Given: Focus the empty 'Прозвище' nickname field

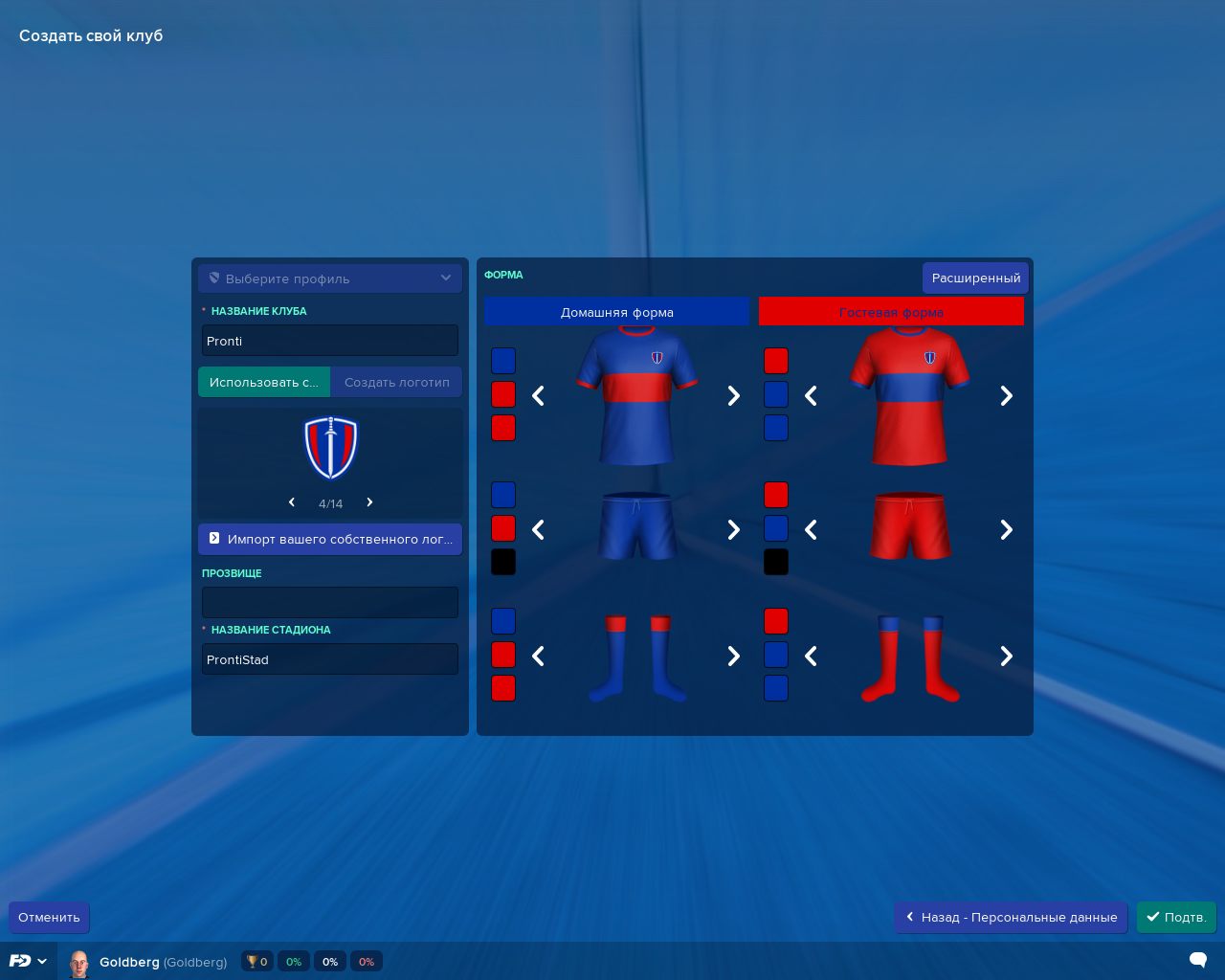Looking at the screenshot, I should [x=329, y=602].
